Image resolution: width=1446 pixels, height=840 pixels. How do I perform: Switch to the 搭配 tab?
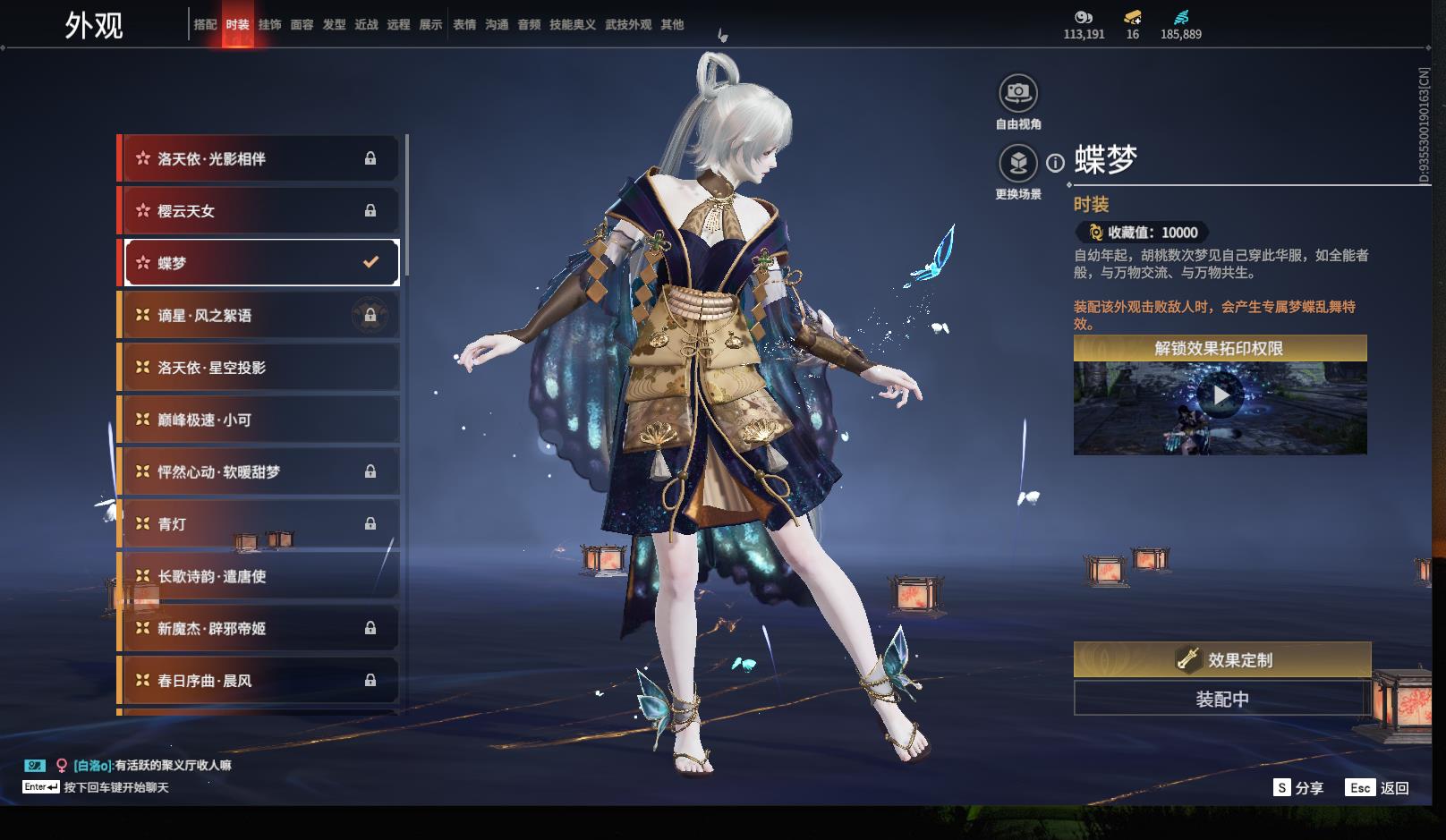point(205,25)
